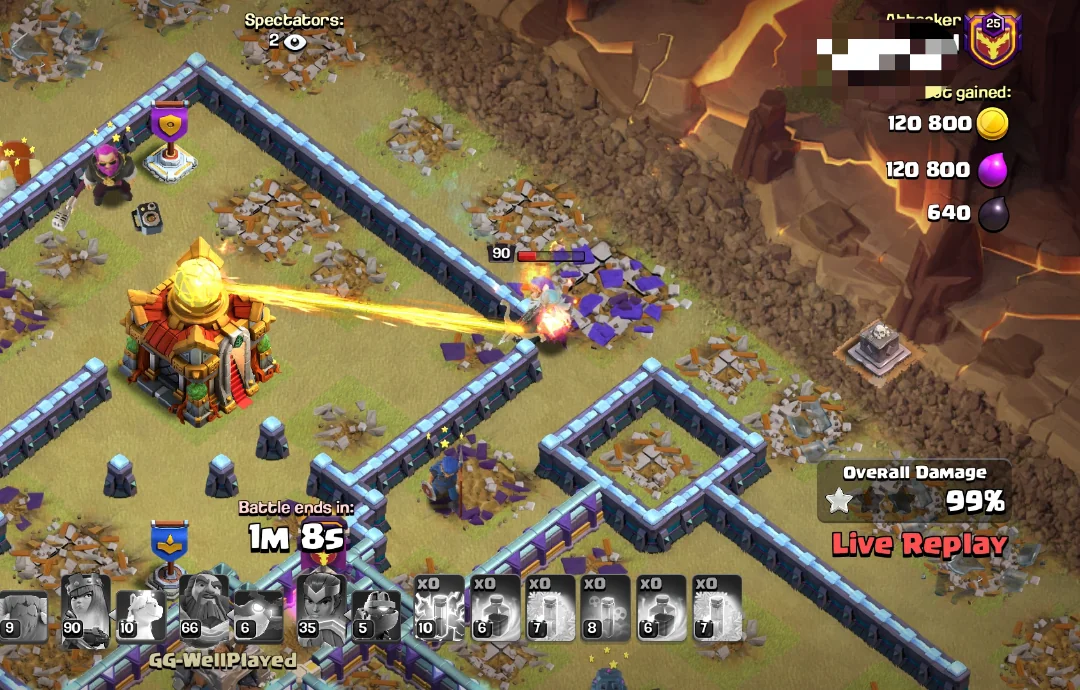Click the spectators eye icon
This screenshot has width=1080, height=690.
tap(294, 42)
